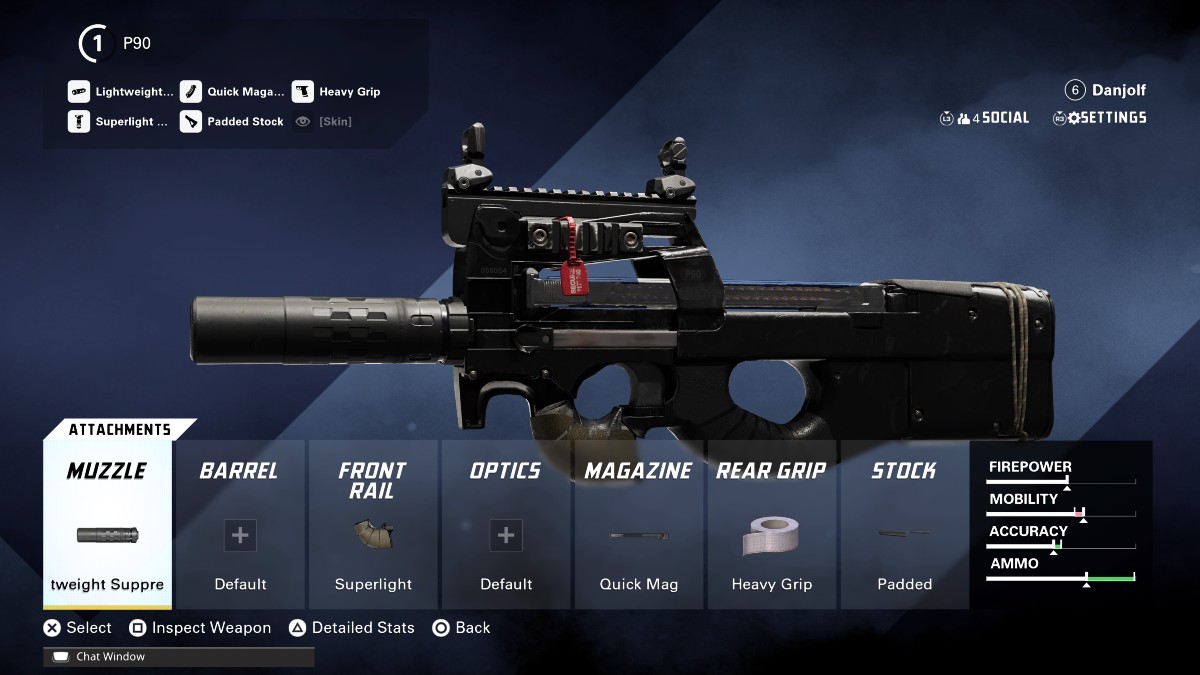Click the Inspect Weapon option
Image resolution: width=1200 pixels, height=675 pixels.
[x=200, y=628]
